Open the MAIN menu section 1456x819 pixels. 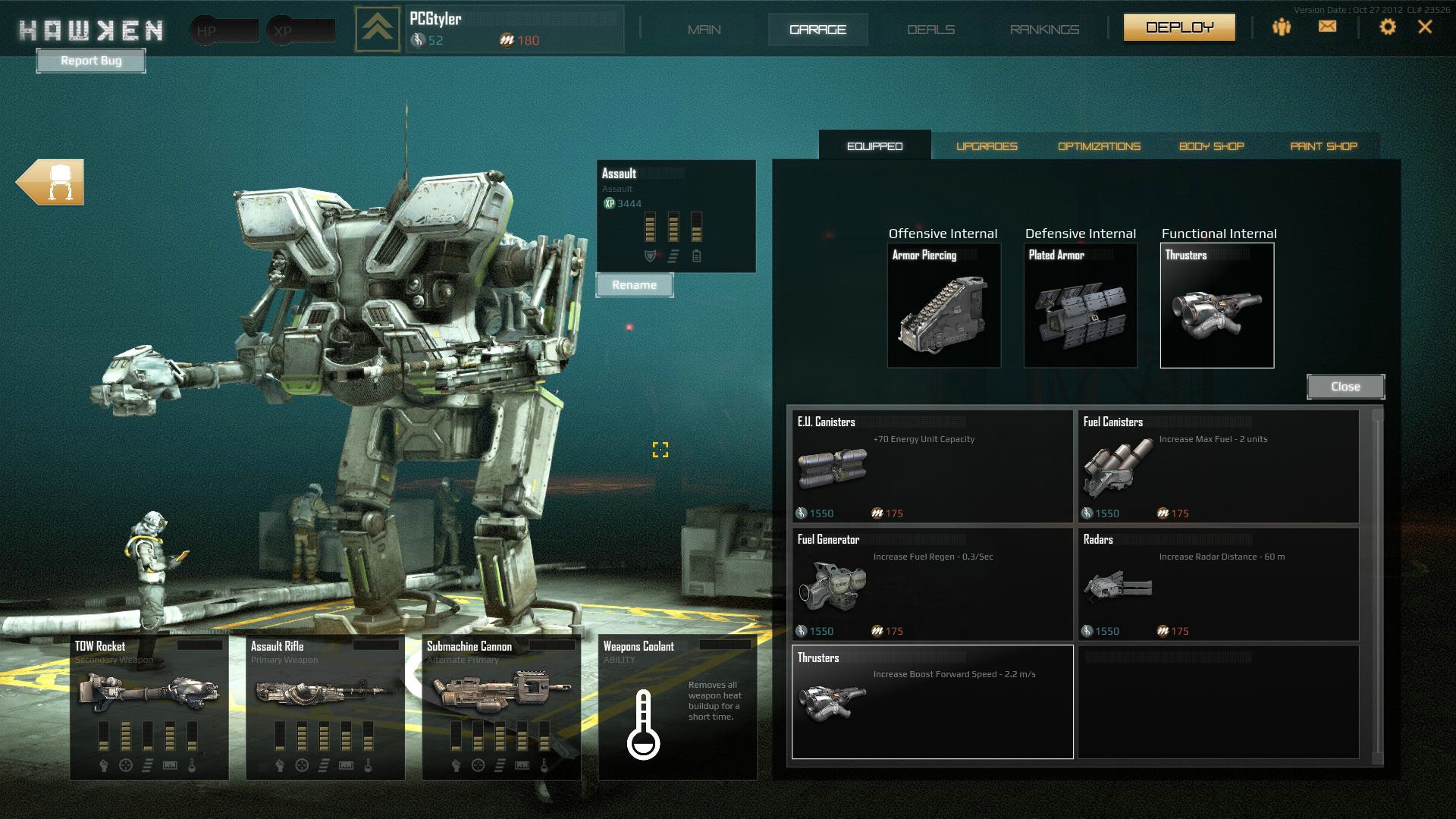pyautogui.click(x=704, y=30)
